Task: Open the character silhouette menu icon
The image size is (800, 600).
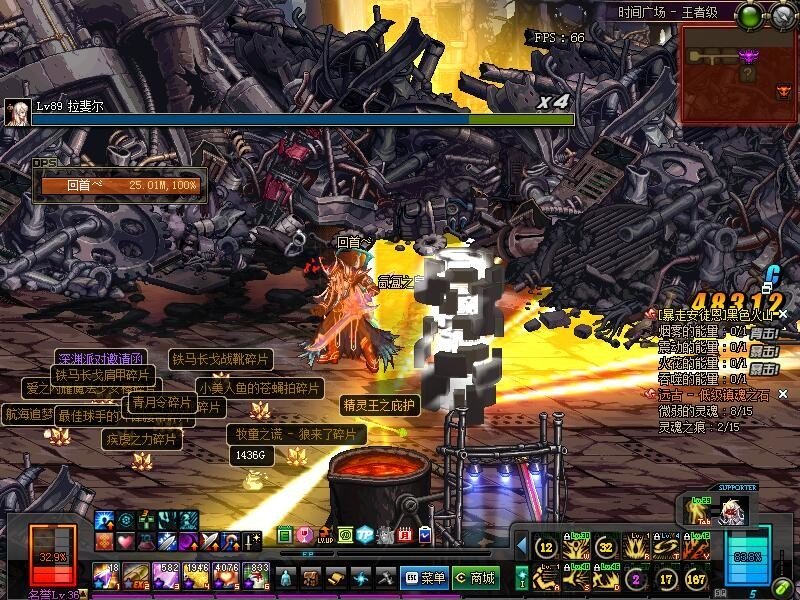Action: 286,577
